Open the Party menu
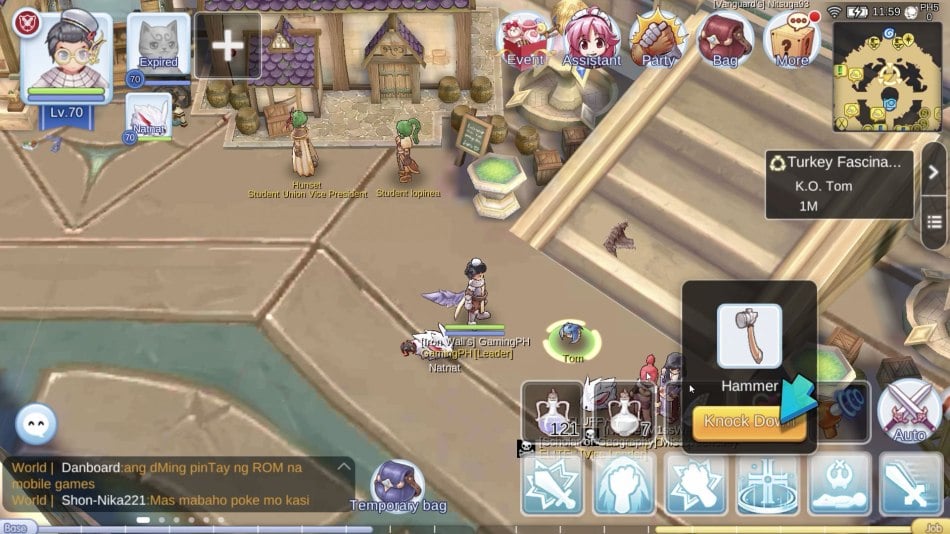 pos(658,40)
